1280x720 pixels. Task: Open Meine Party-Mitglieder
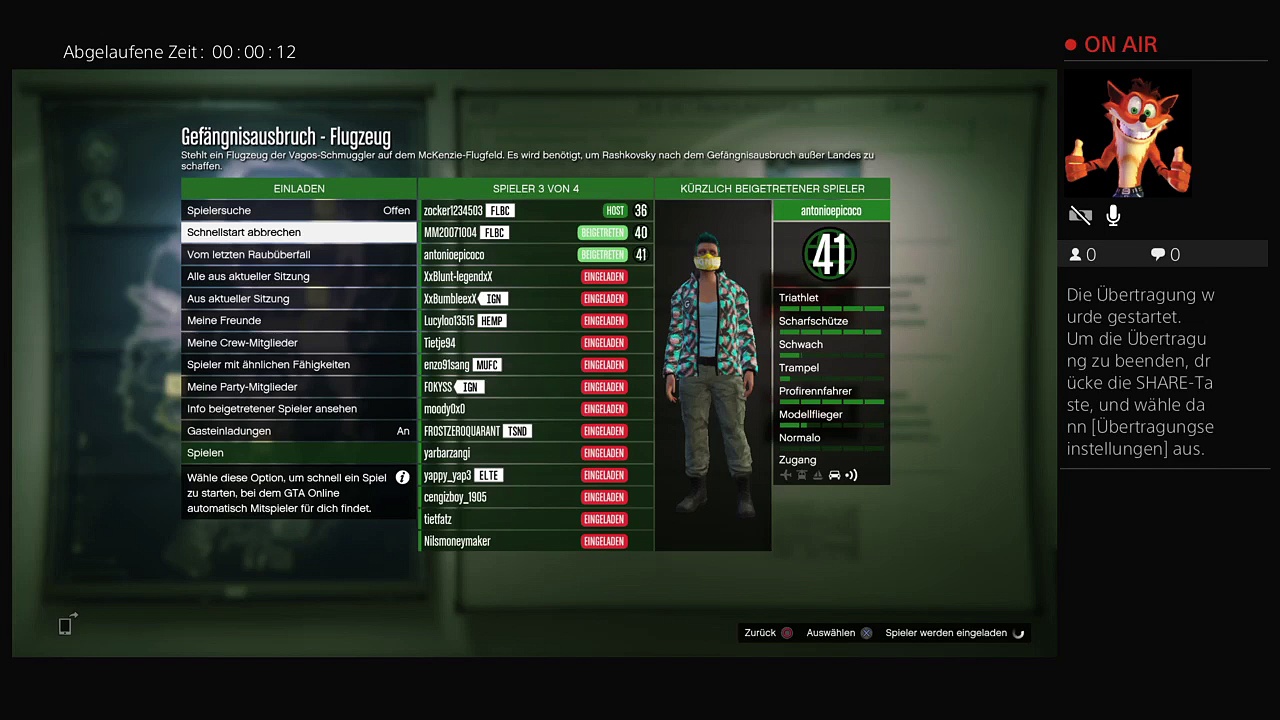(298, 387)
